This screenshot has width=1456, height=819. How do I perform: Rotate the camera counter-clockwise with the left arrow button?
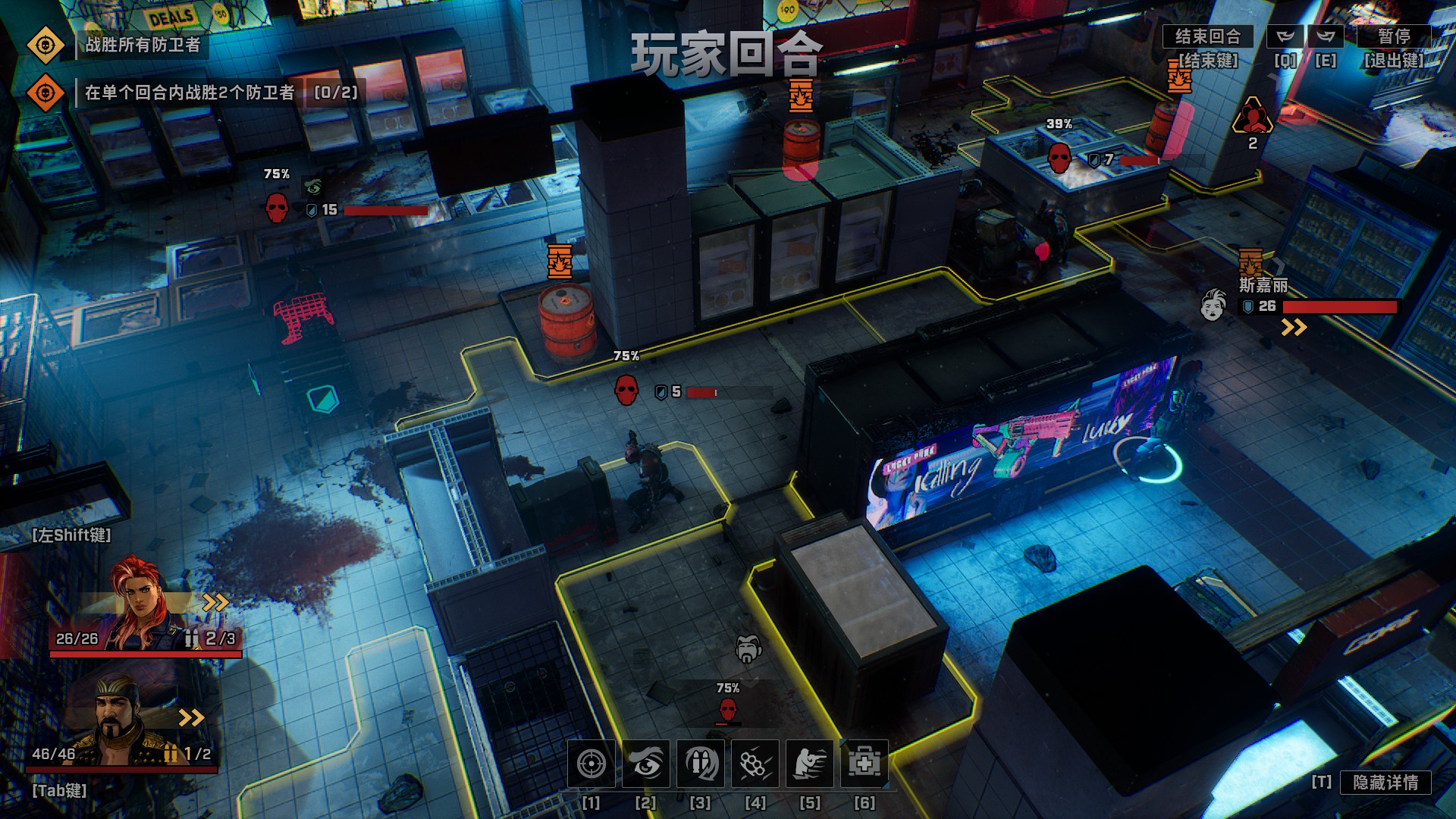pyautogui.click(x=1285, y=36)
